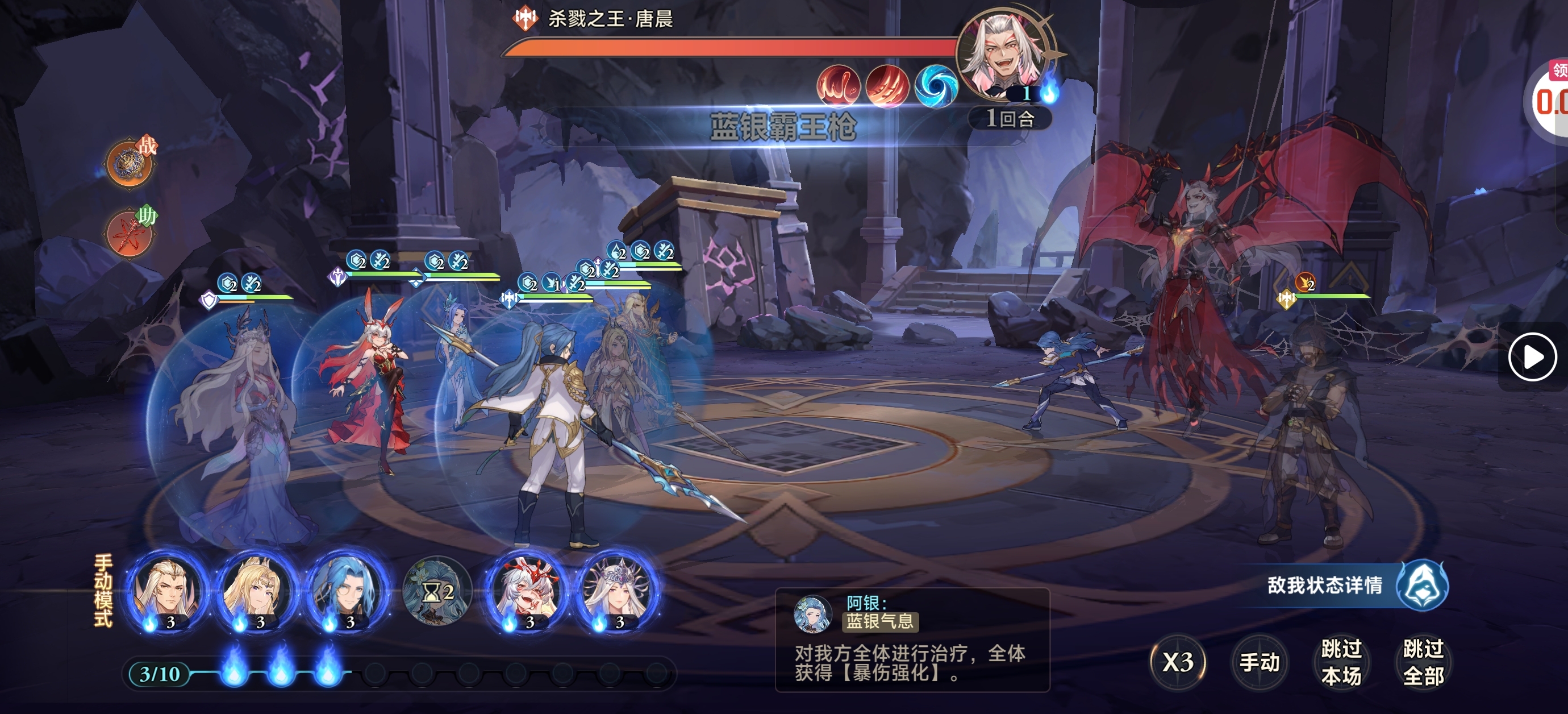Select the silver-haired crowned hero portrait
1568x714 pixels.
[x=616, y=590]
